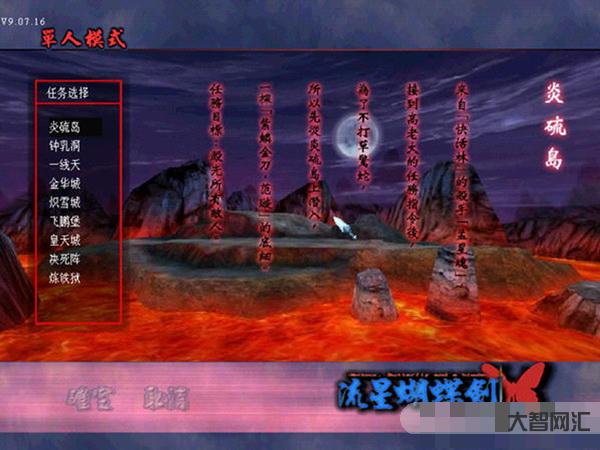The height and width of the screenshot is (450, 600).
Task: Confirm the mission with 确定
Action: [91, 399]
